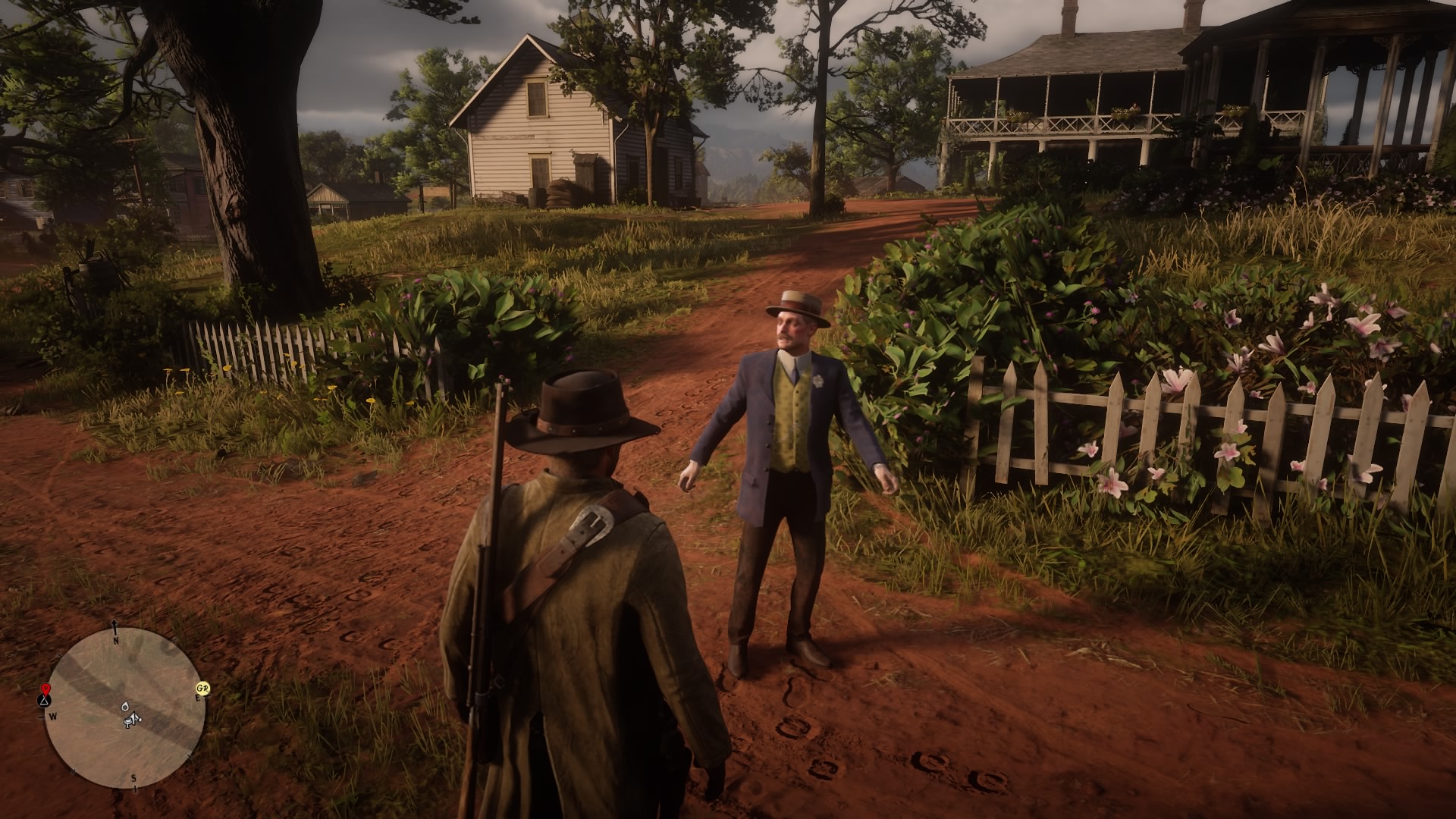Screen dimensions: 1456x819
Task: Select the yellow GR mission marker on minimap
Action: pos(203,689)
